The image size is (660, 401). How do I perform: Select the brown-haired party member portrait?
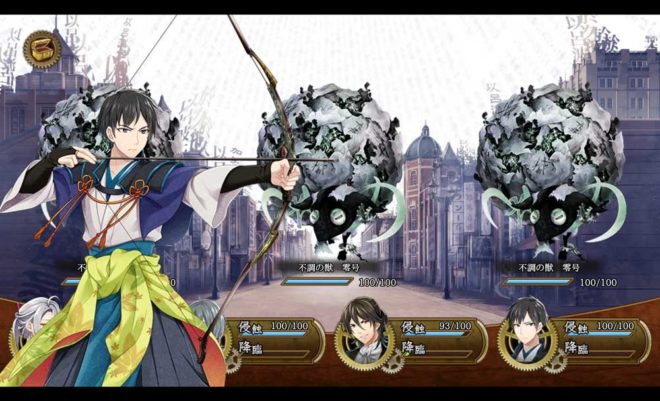click(362, 330)
